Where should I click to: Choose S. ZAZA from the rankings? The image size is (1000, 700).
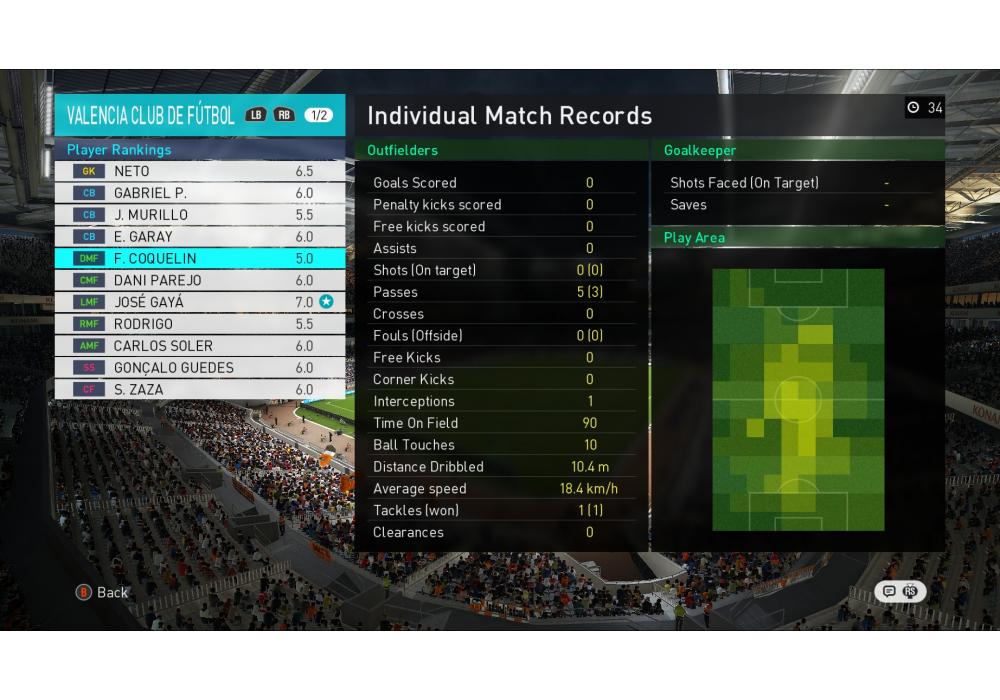click(199, 390)
